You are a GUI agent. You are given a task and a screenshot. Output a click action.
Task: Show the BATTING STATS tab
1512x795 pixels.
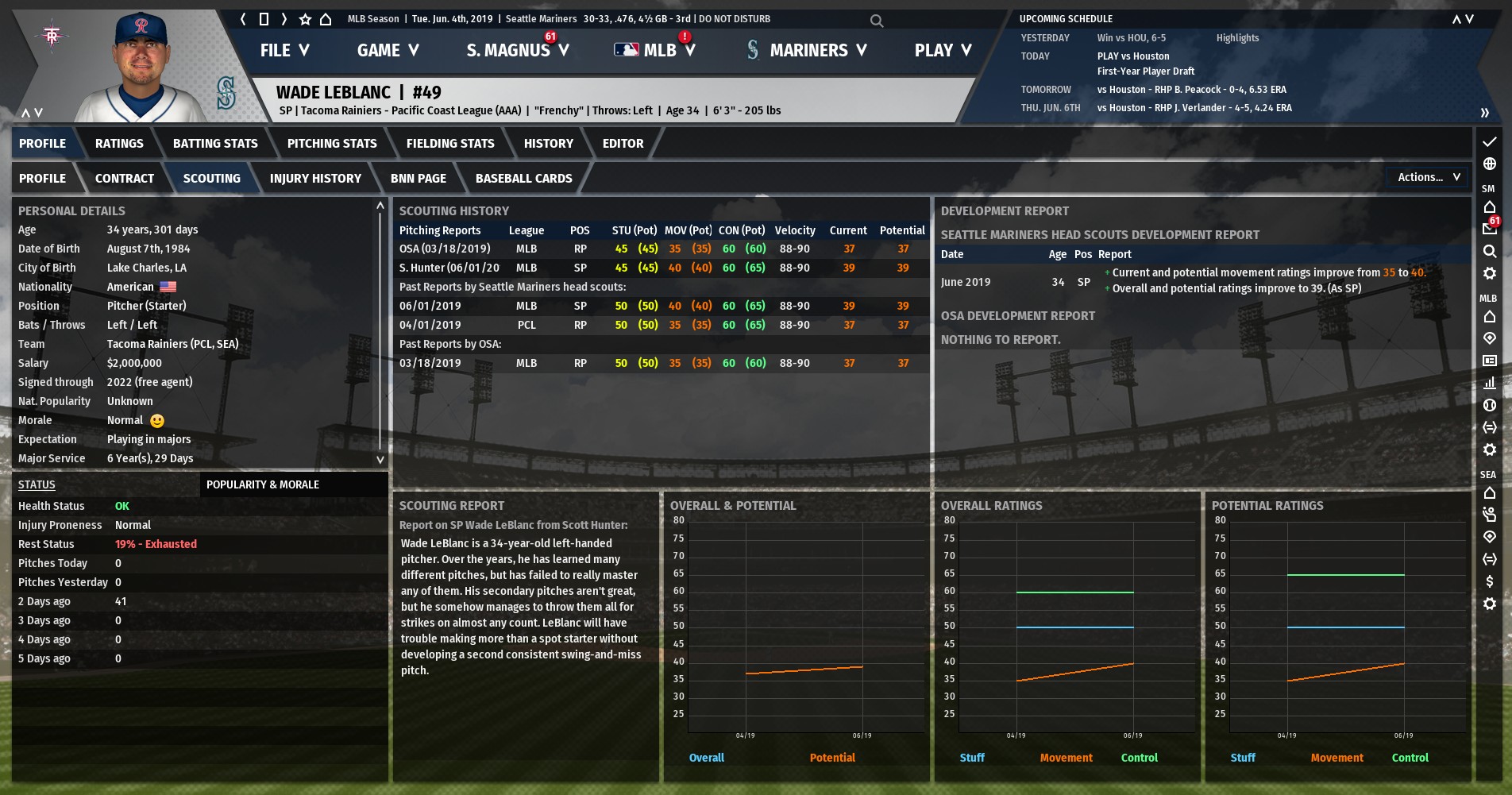pyautogui.click(x=215, y=144)
